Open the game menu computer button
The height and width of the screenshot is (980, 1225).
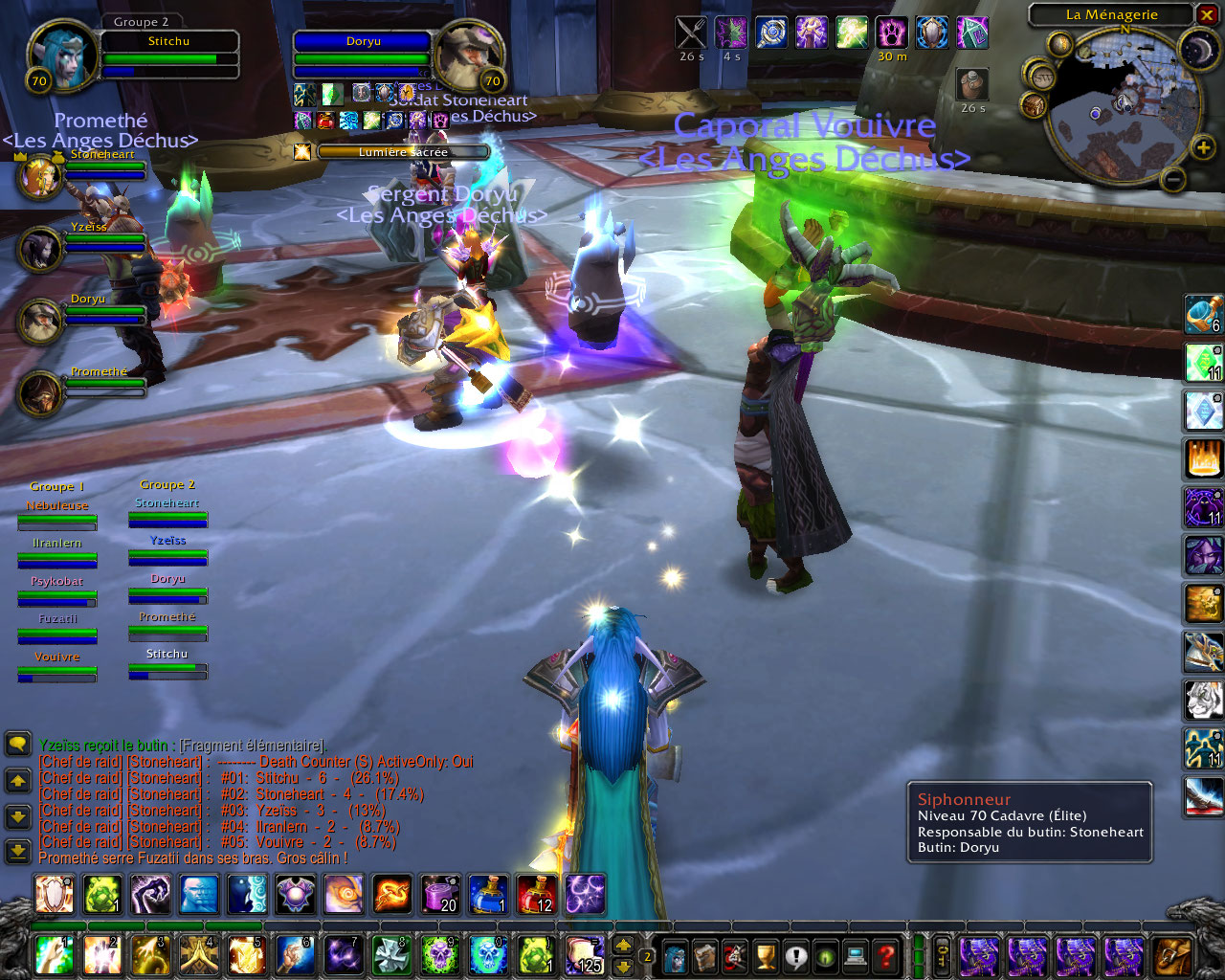click(857, 956)
